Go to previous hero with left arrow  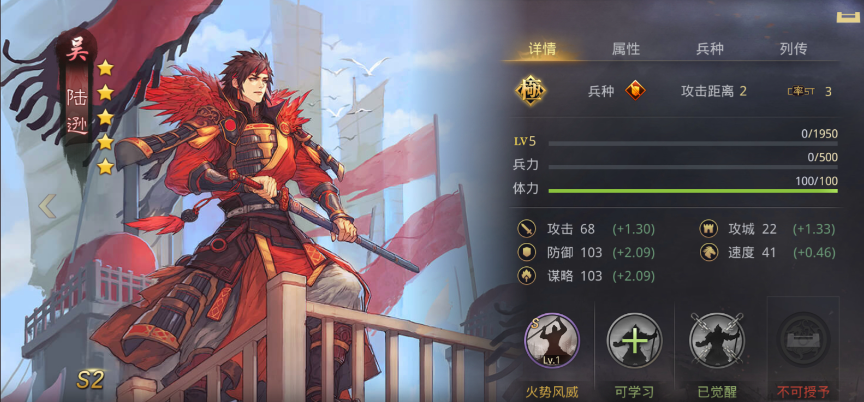pyautogui.click(x=46, y=206)
